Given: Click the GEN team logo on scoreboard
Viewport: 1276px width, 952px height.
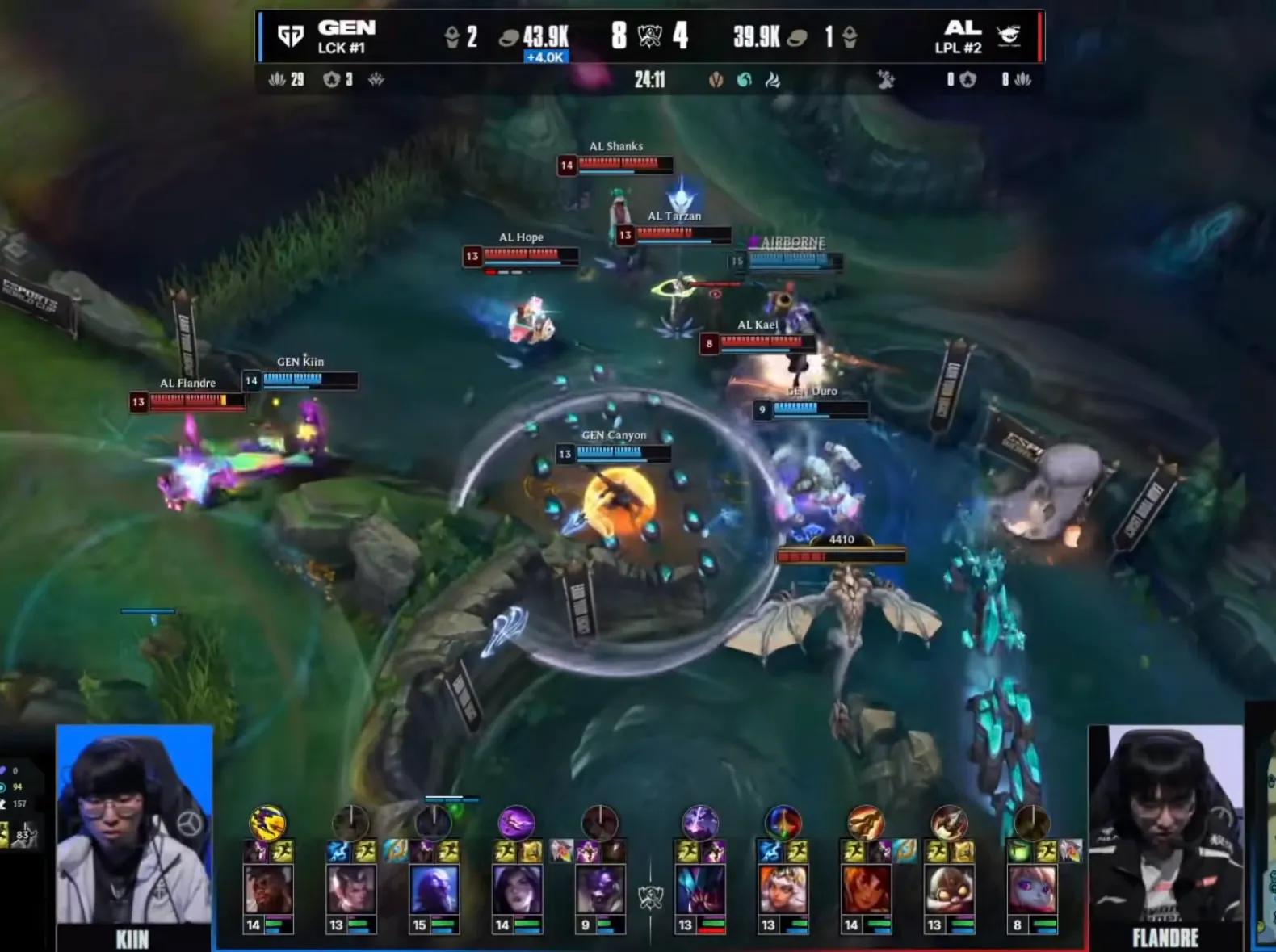Looking at the screenshot, I should click(290, 36).
